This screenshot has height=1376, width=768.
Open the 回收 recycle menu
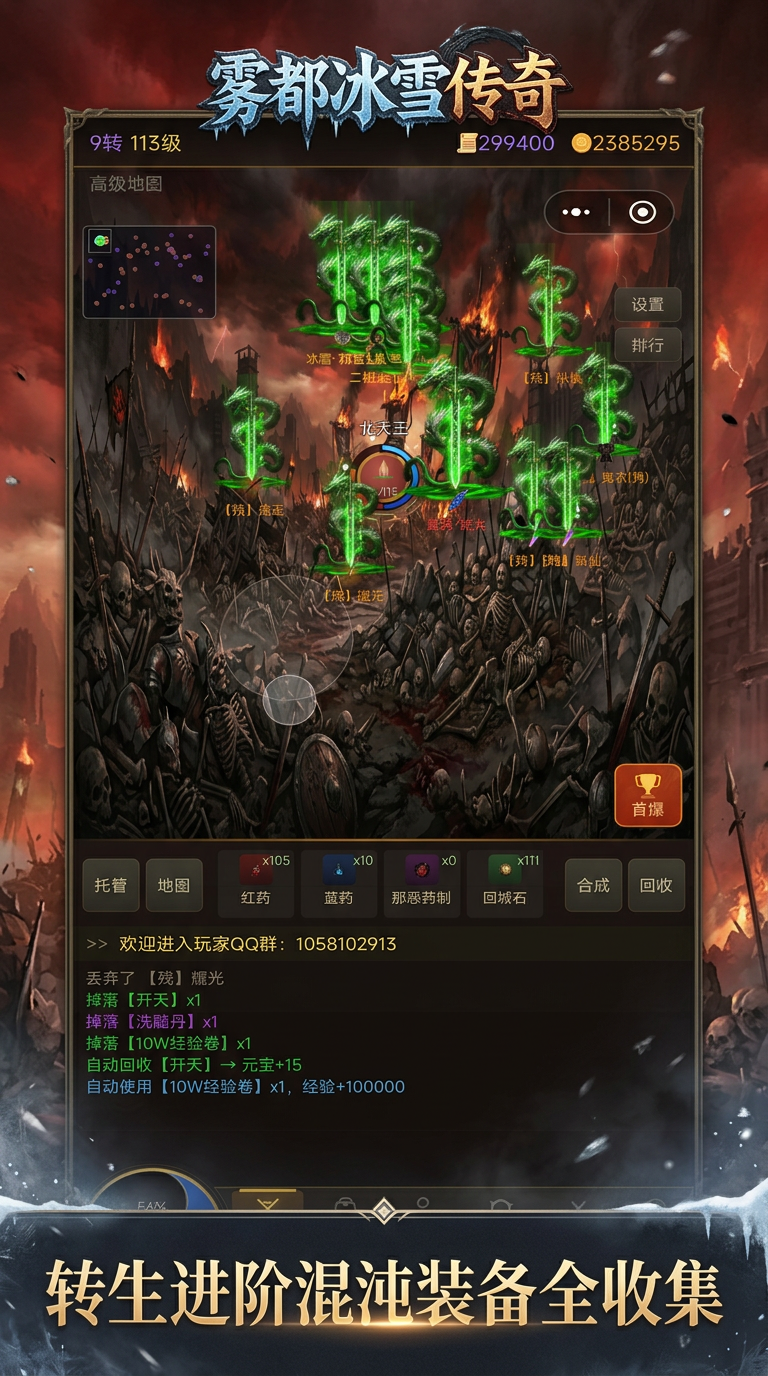[656, 885]
